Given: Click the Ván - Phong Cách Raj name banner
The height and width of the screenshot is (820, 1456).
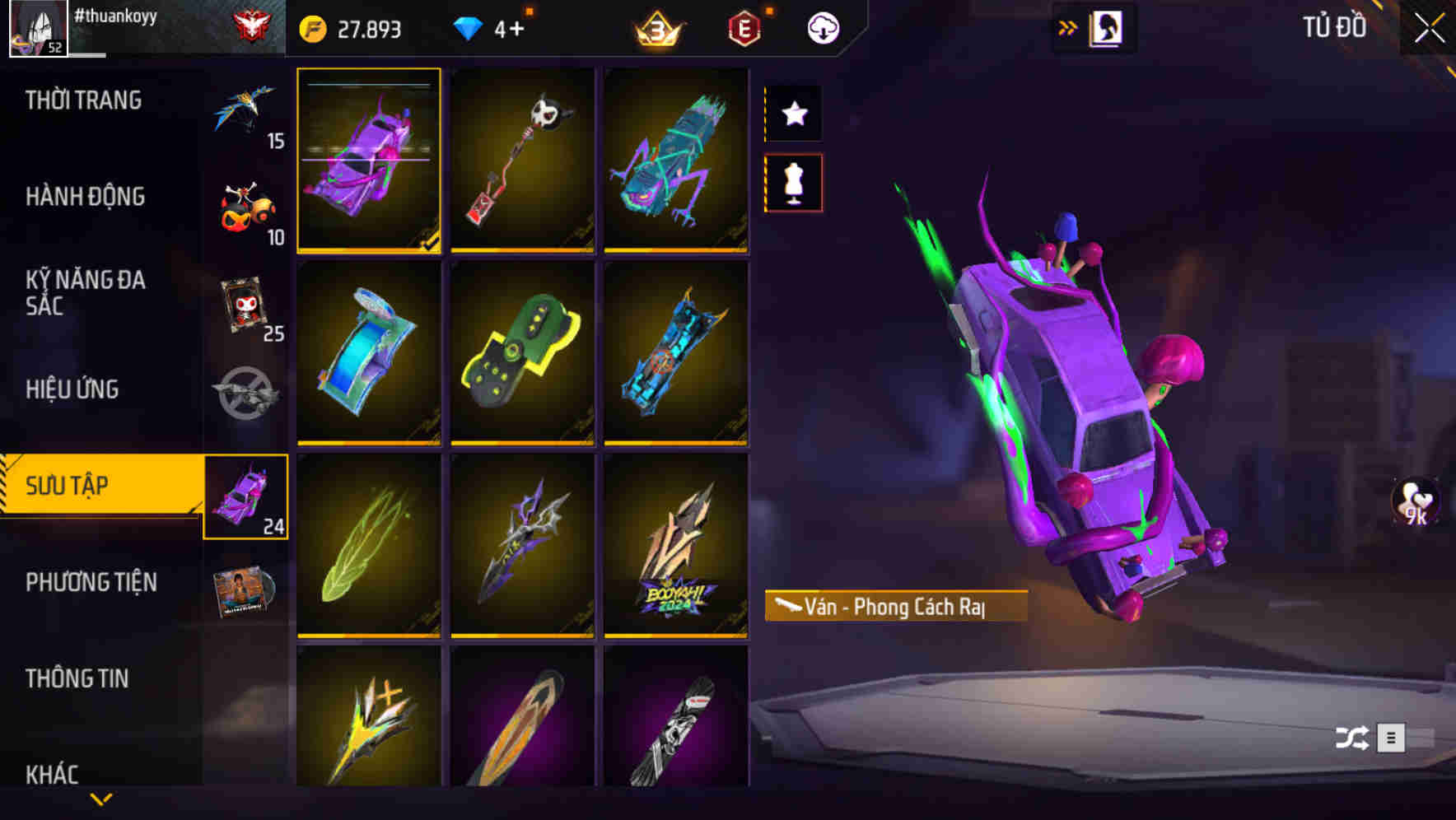Looking at the screenshot, I should pos(895,607).
